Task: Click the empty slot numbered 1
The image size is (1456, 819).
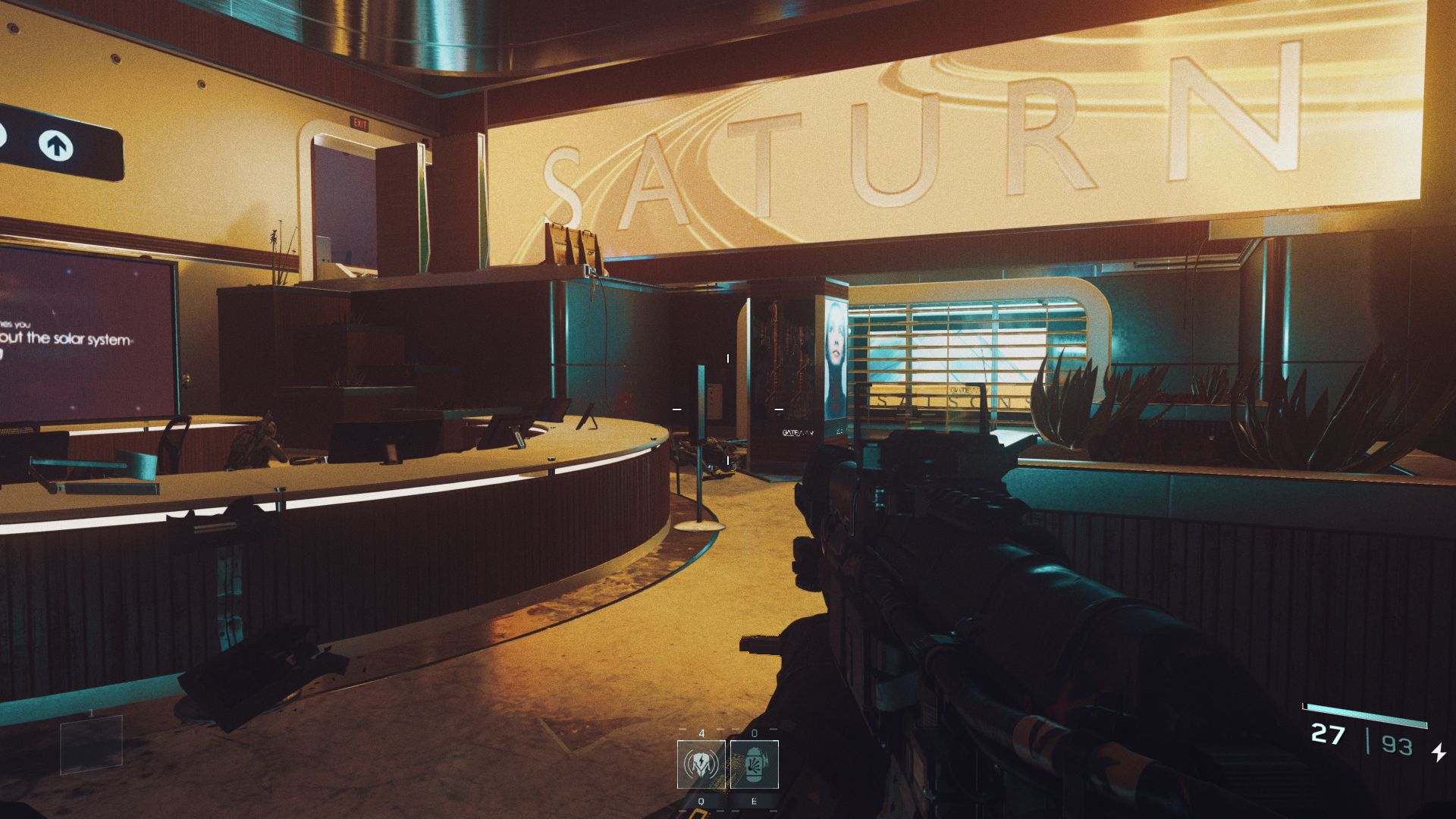Action: tap(91, 744)
